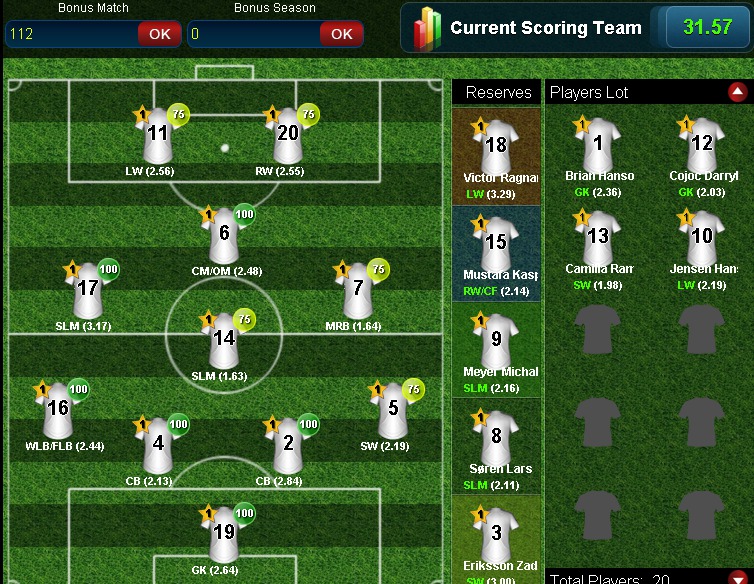
Task: Select sweeper number 5
Action: coord(393,409)
